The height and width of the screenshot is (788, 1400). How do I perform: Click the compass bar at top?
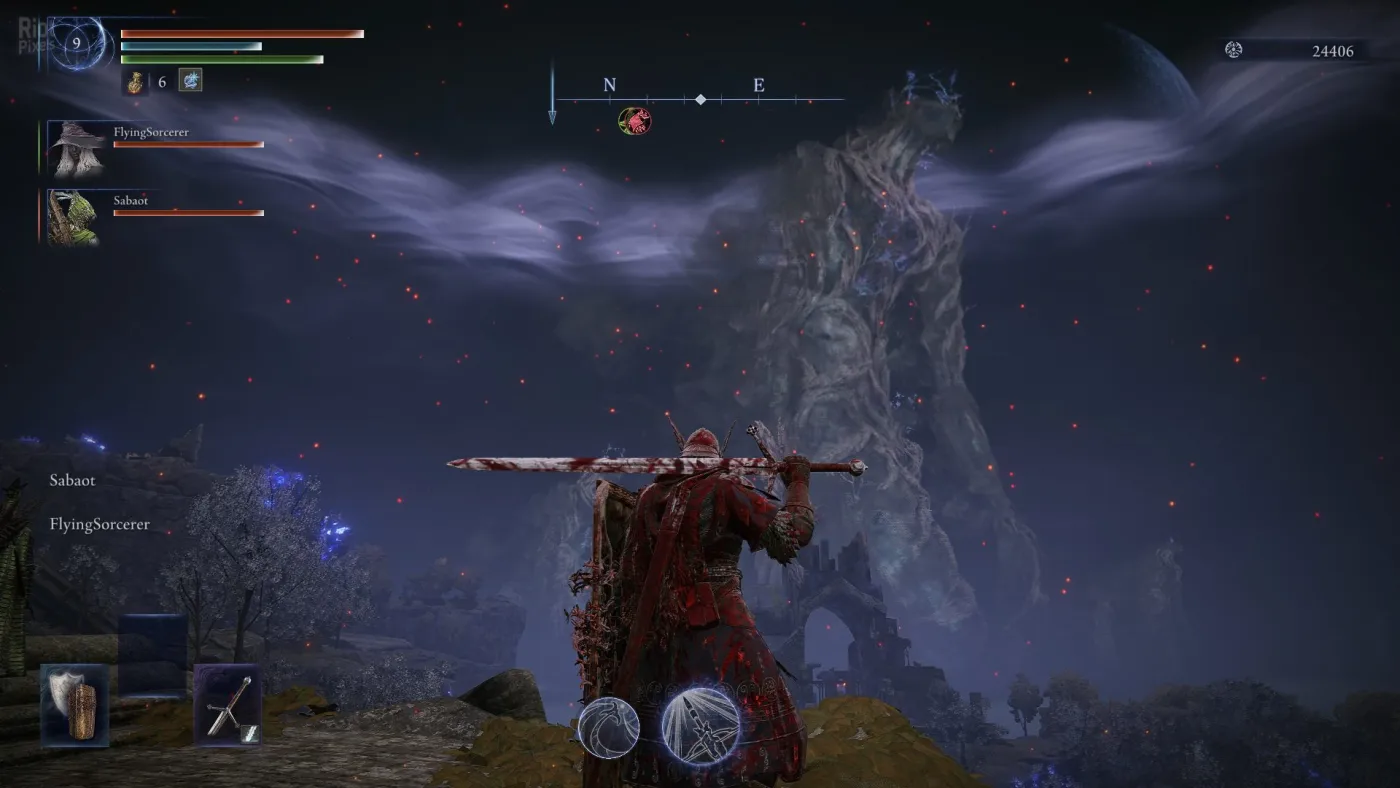tap(700, 99)
